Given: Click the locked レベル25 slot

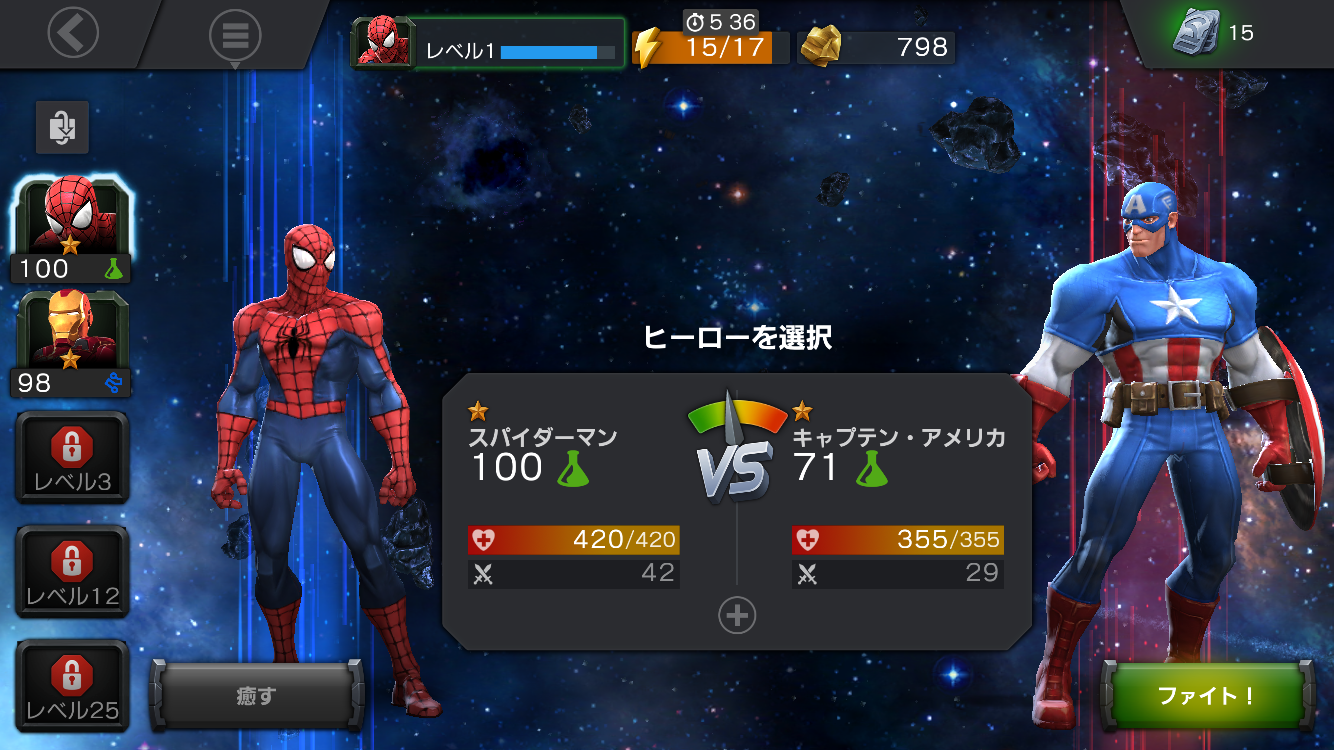Looking at the screenshot, I should (71, 685).
